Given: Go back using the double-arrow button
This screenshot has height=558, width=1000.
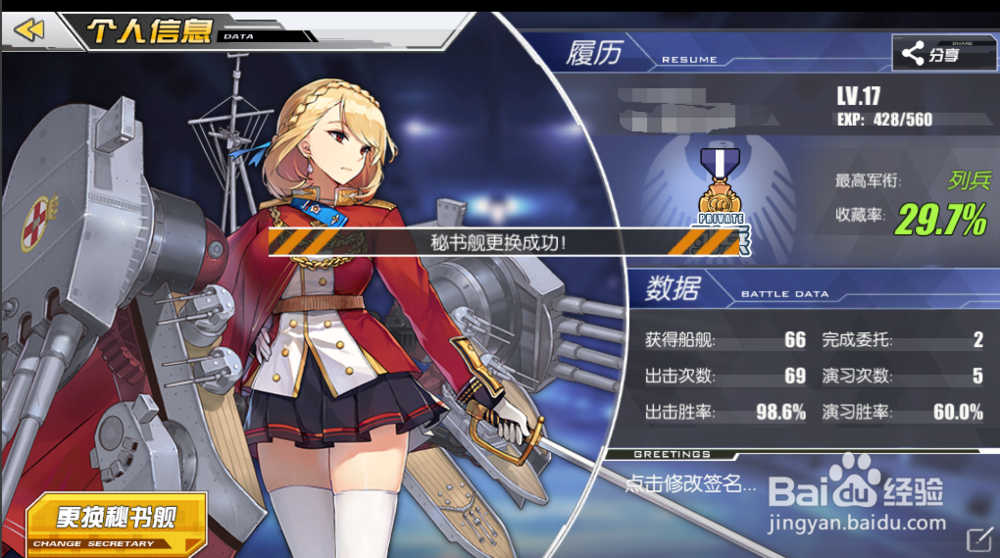Looking at the screenshot, I should click(30, 30).
